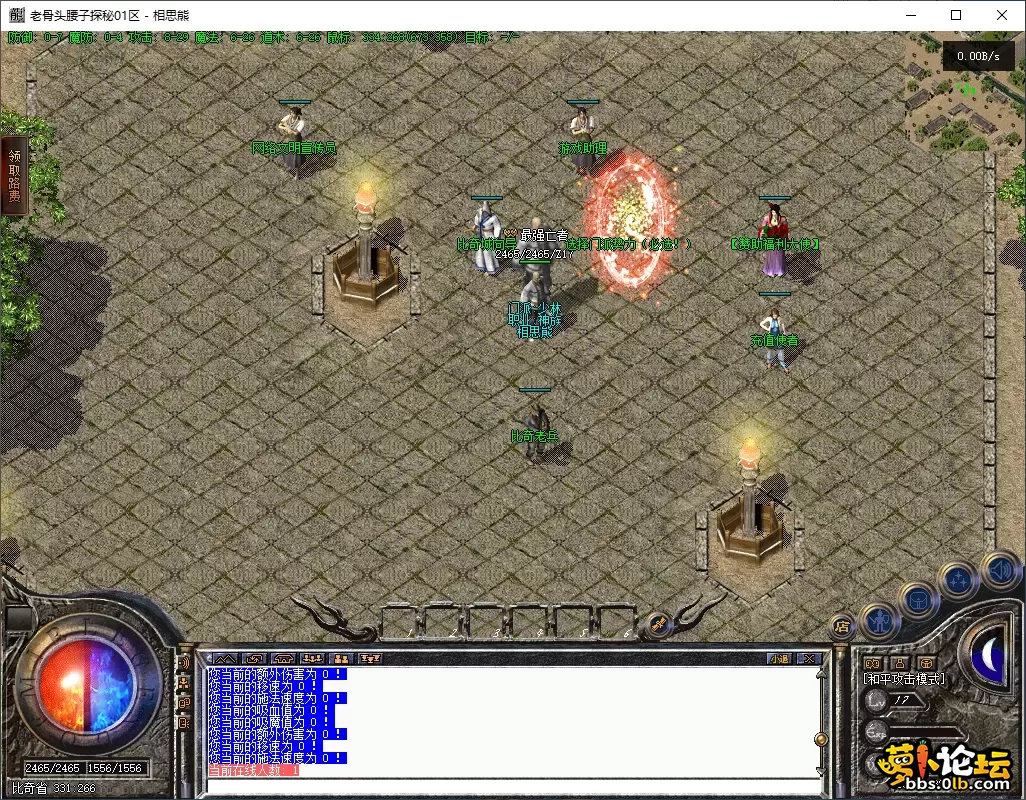Image resolution: width=1026 pixels, height=800 pixels.
Task: Switch the 和平攻击模式 attack mode
Action: (905, 679)
